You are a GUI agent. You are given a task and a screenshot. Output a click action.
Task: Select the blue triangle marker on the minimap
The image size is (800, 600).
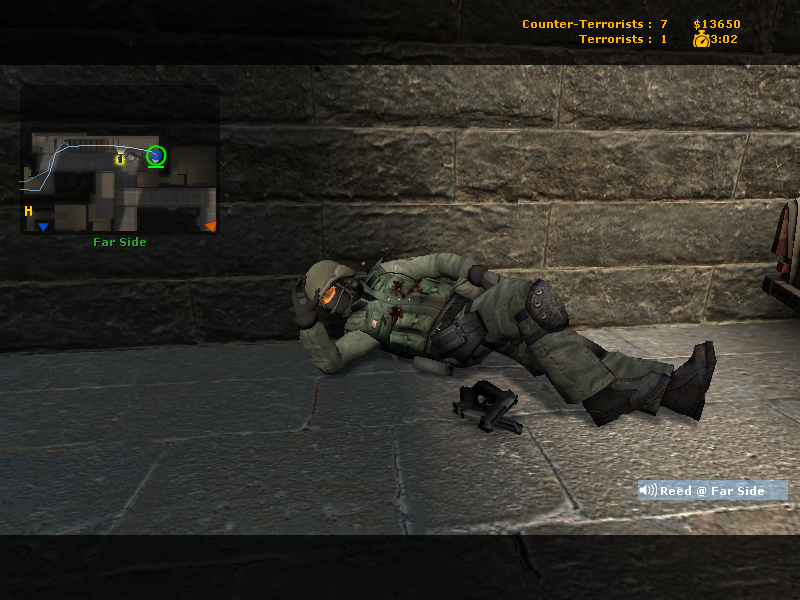(x=43, y=228)
